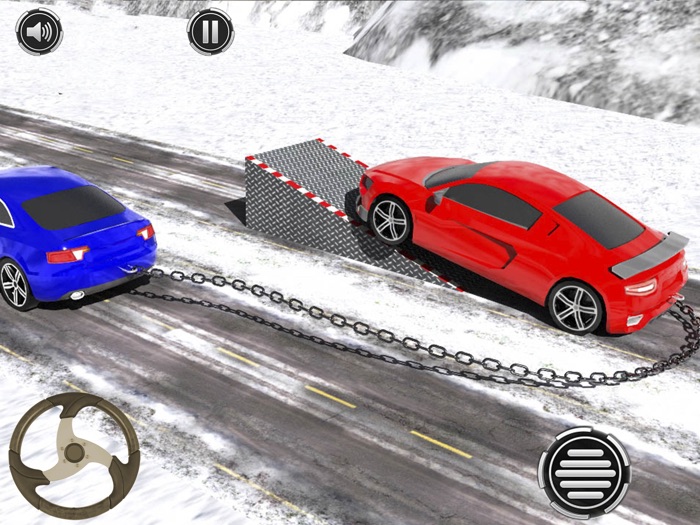
Task: Pause the game with the pause button
Action: point(210,32)
